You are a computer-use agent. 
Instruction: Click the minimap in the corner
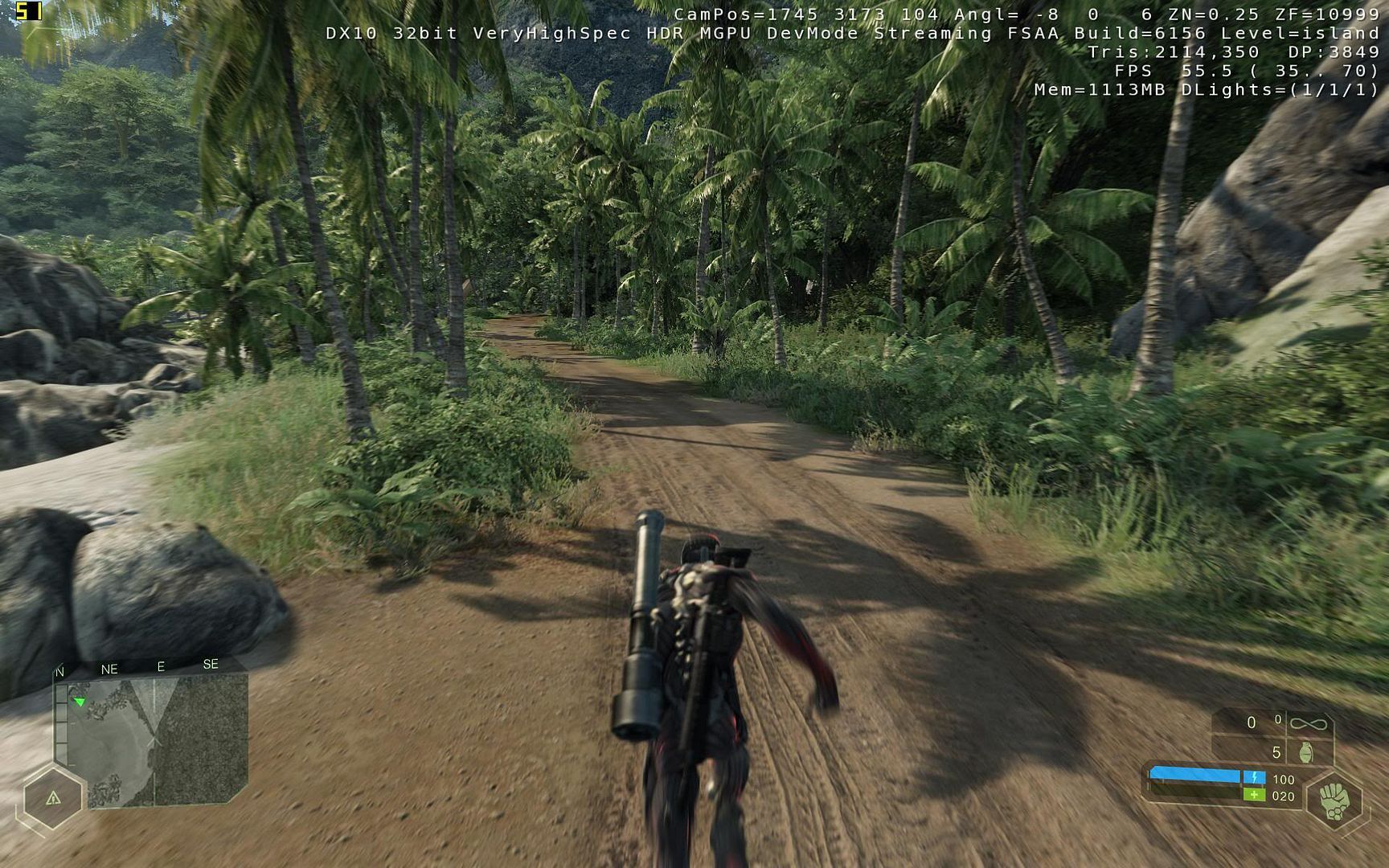click(x=151, y=739)
